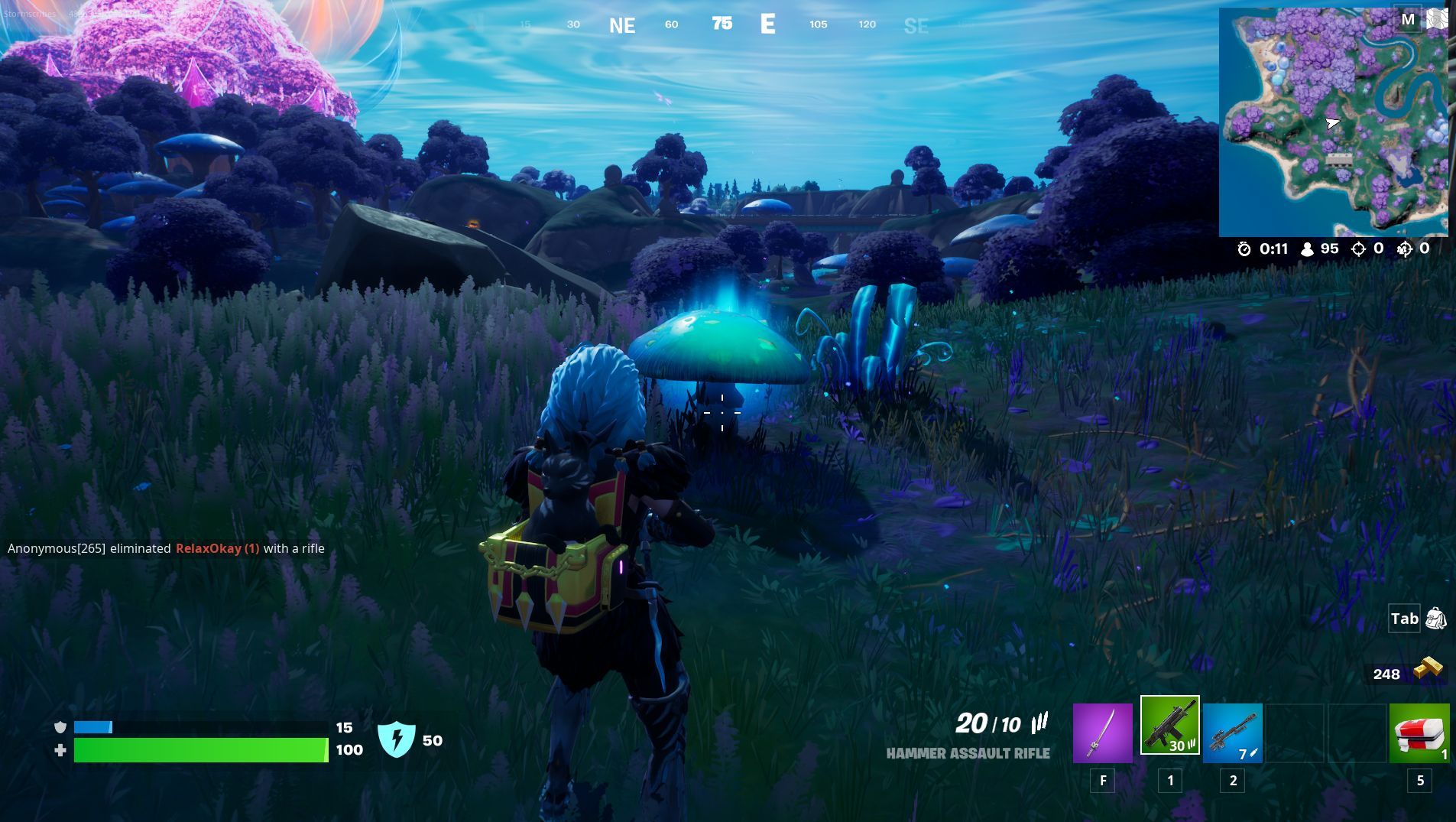The width and height of the screenshot is (1456, 822).
Task: Click the health plus icon by the bar
Action: tap(60, 751)
